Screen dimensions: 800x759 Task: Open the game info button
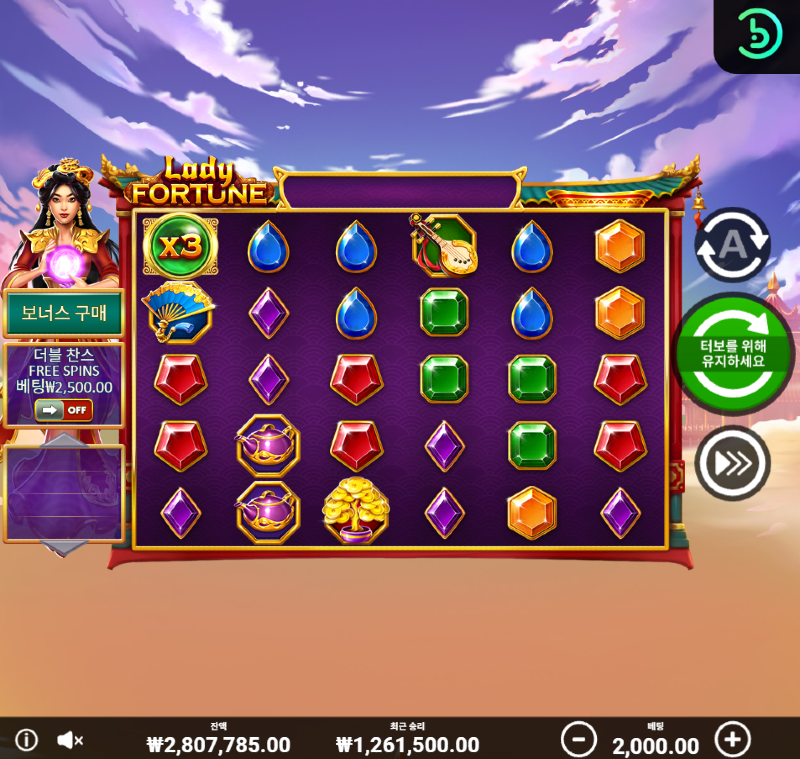coord(26,740)
